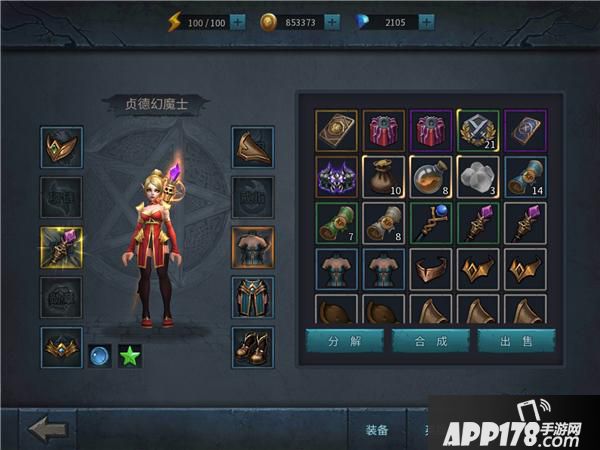
Task: Pick the orange potion flask stack of 8
Action: (431, 176)
